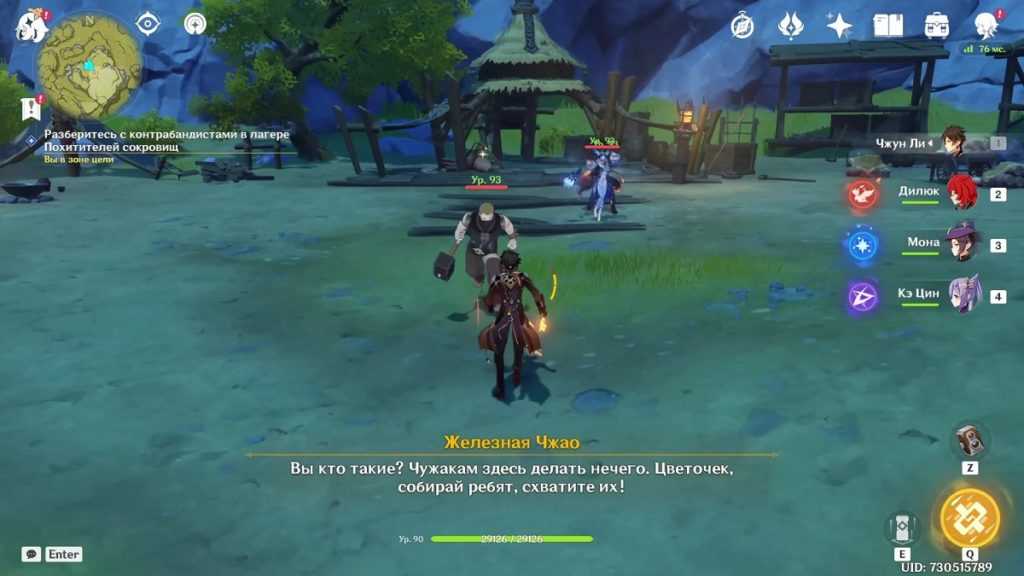
Task: Open the Paimon main menu
Action: 31,25
